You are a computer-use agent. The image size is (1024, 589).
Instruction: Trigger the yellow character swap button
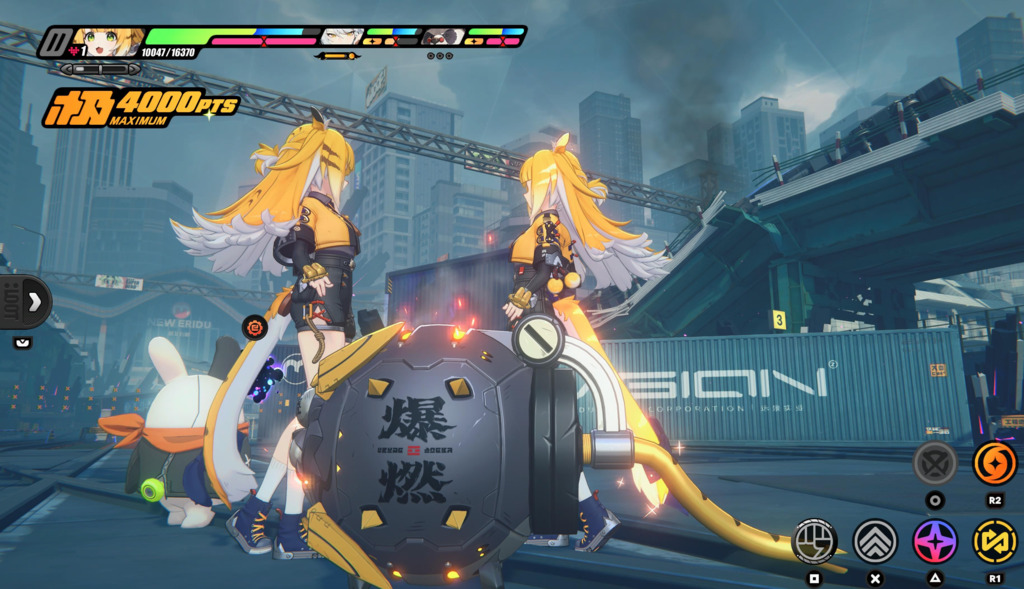coord(995,541)
